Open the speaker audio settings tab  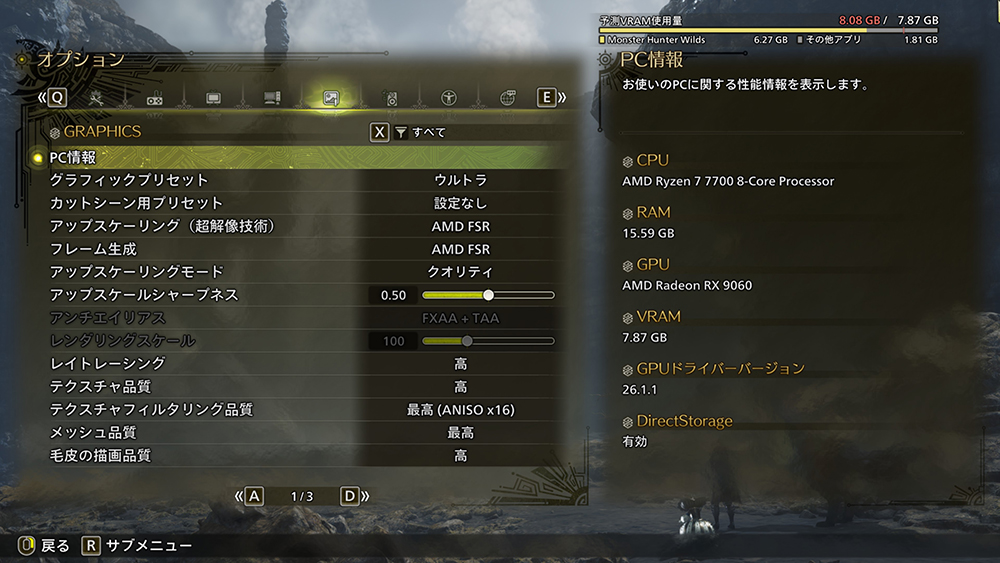(x=391, y=98)
